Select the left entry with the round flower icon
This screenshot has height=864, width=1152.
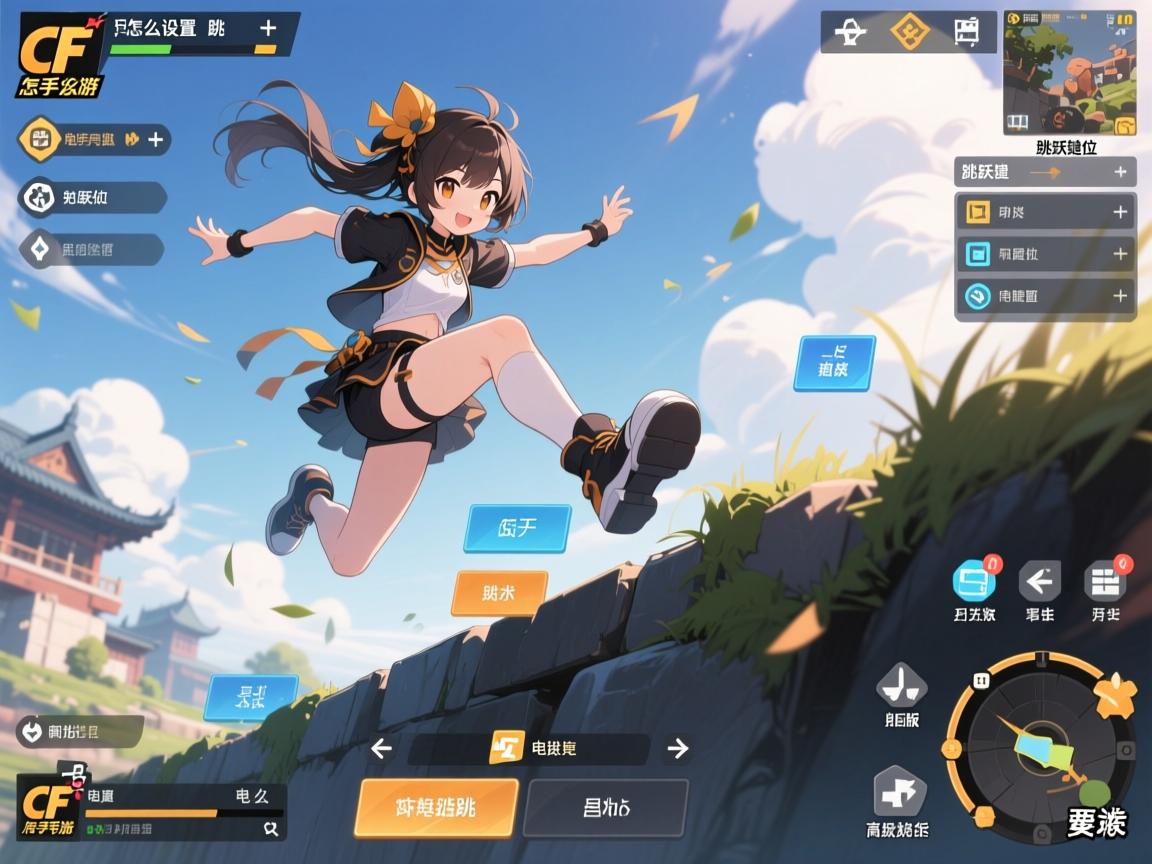[41, 197]
